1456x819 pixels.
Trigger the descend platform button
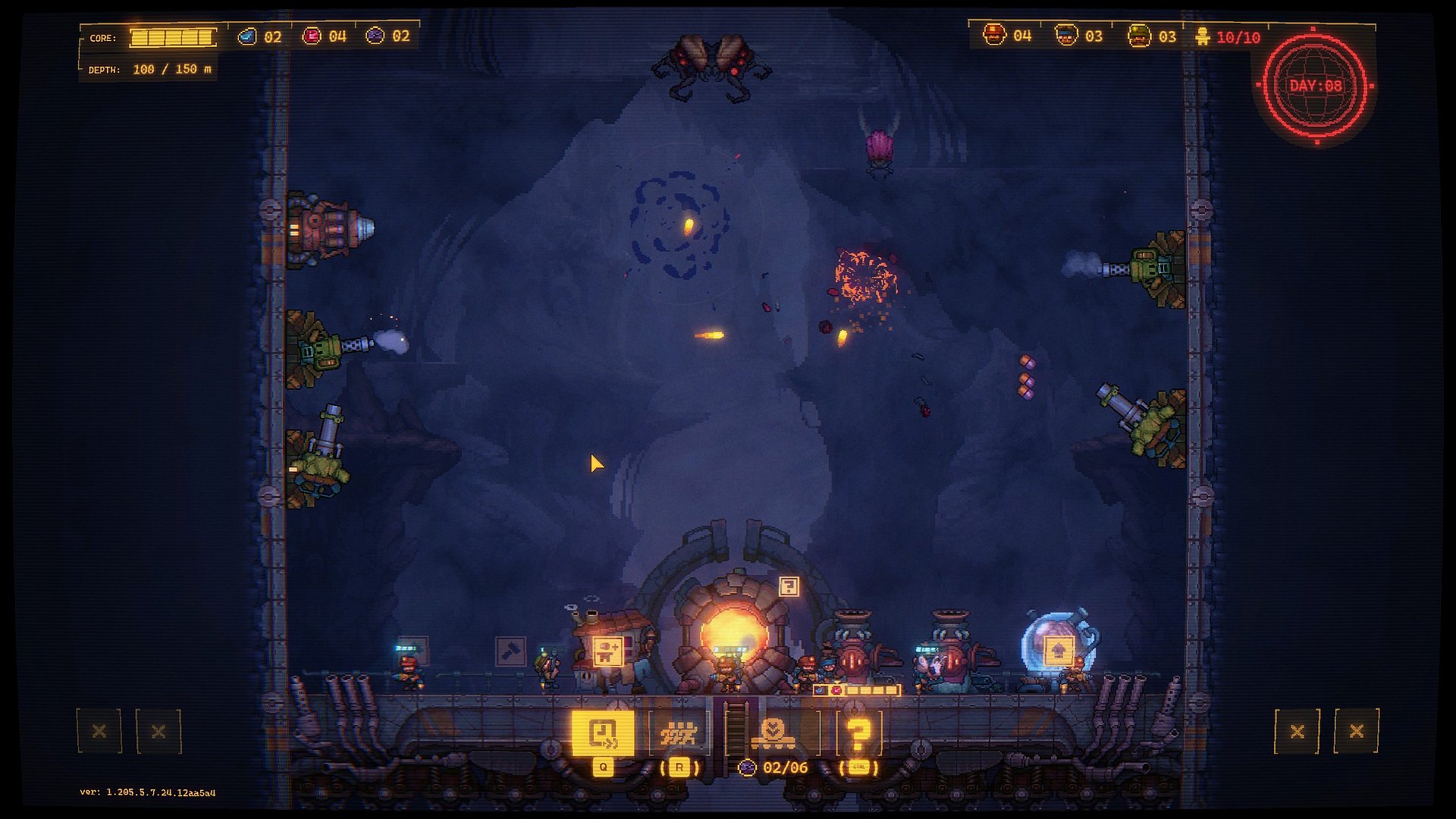773,733
